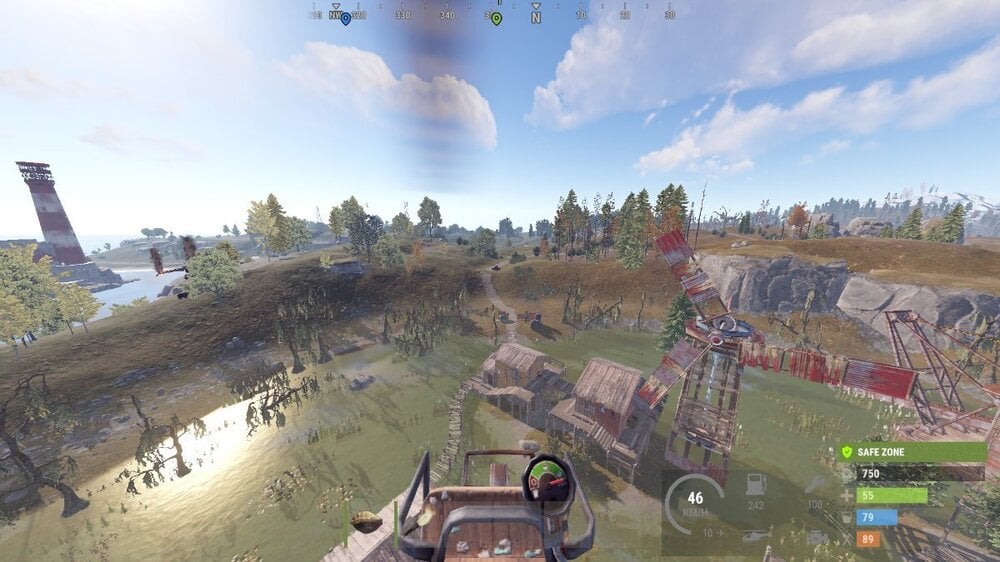Click the fuel pump icon
Image resolution: width=1000 pixels, height=562 pixels.
(755, 485)
